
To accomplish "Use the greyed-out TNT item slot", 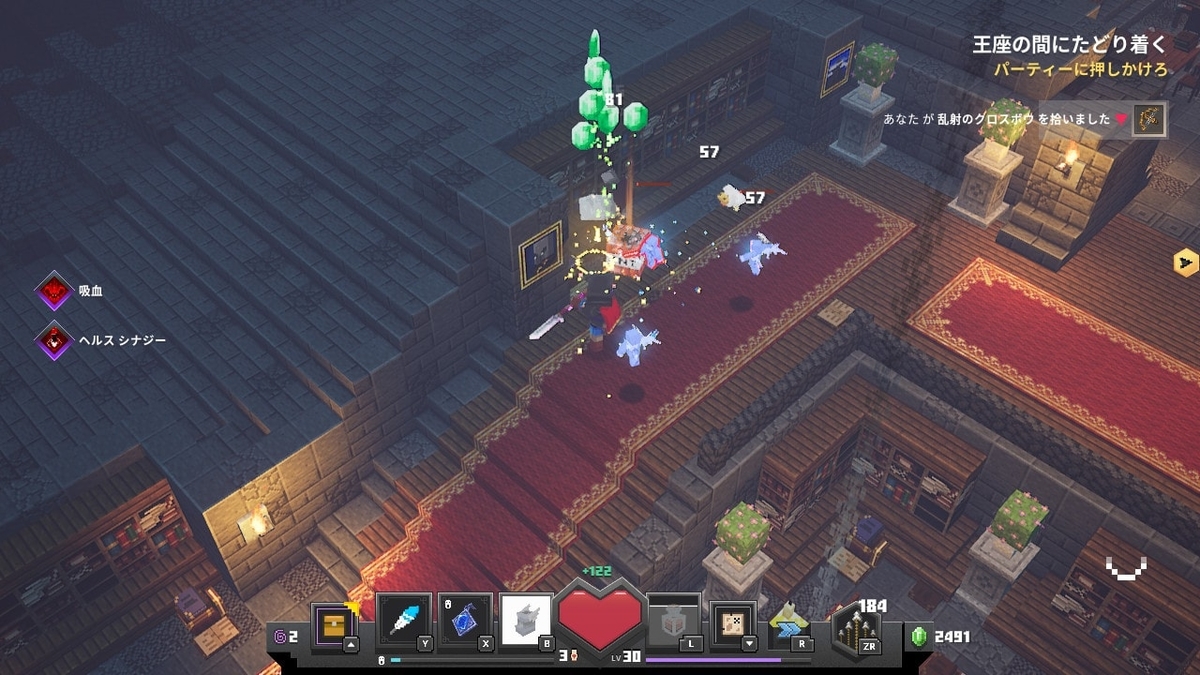I will pyautogui.click(x=673, y=622).
